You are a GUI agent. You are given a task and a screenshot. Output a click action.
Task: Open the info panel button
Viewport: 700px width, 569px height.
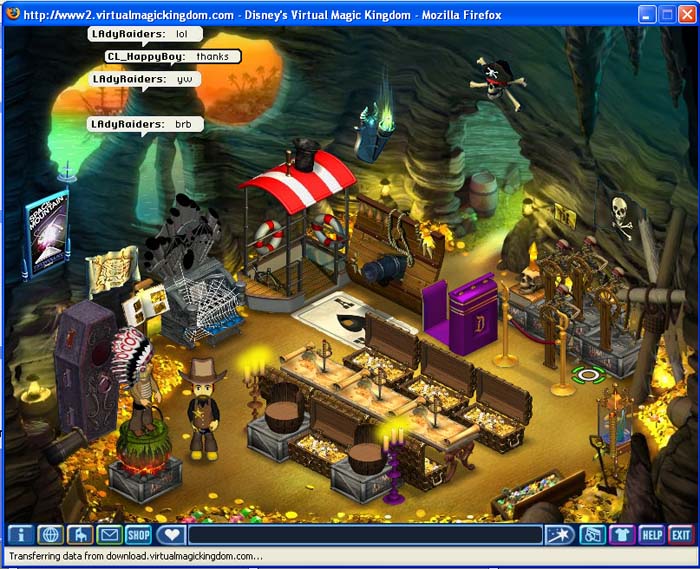21,535
